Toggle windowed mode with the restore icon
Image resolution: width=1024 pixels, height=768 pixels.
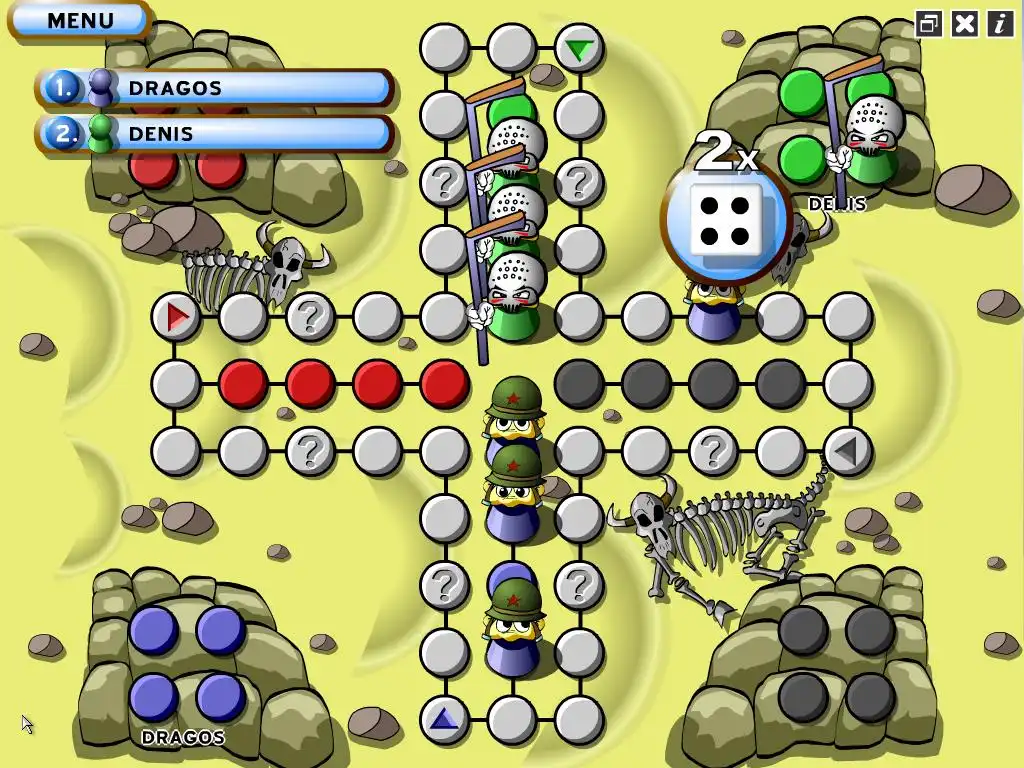point(929,24)
